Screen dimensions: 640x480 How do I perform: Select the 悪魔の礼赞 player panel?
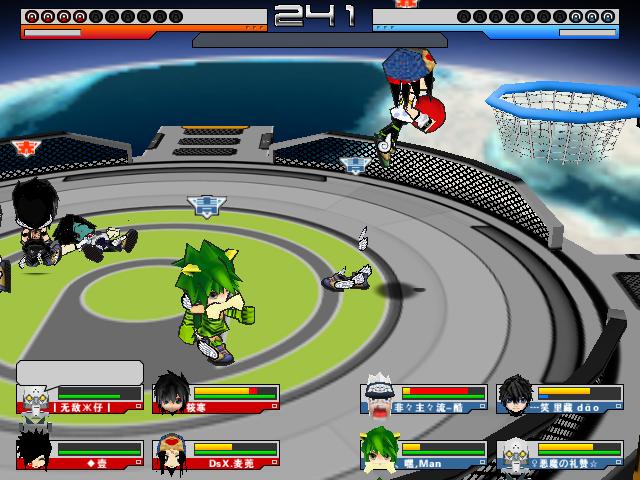tap(561, 453)
